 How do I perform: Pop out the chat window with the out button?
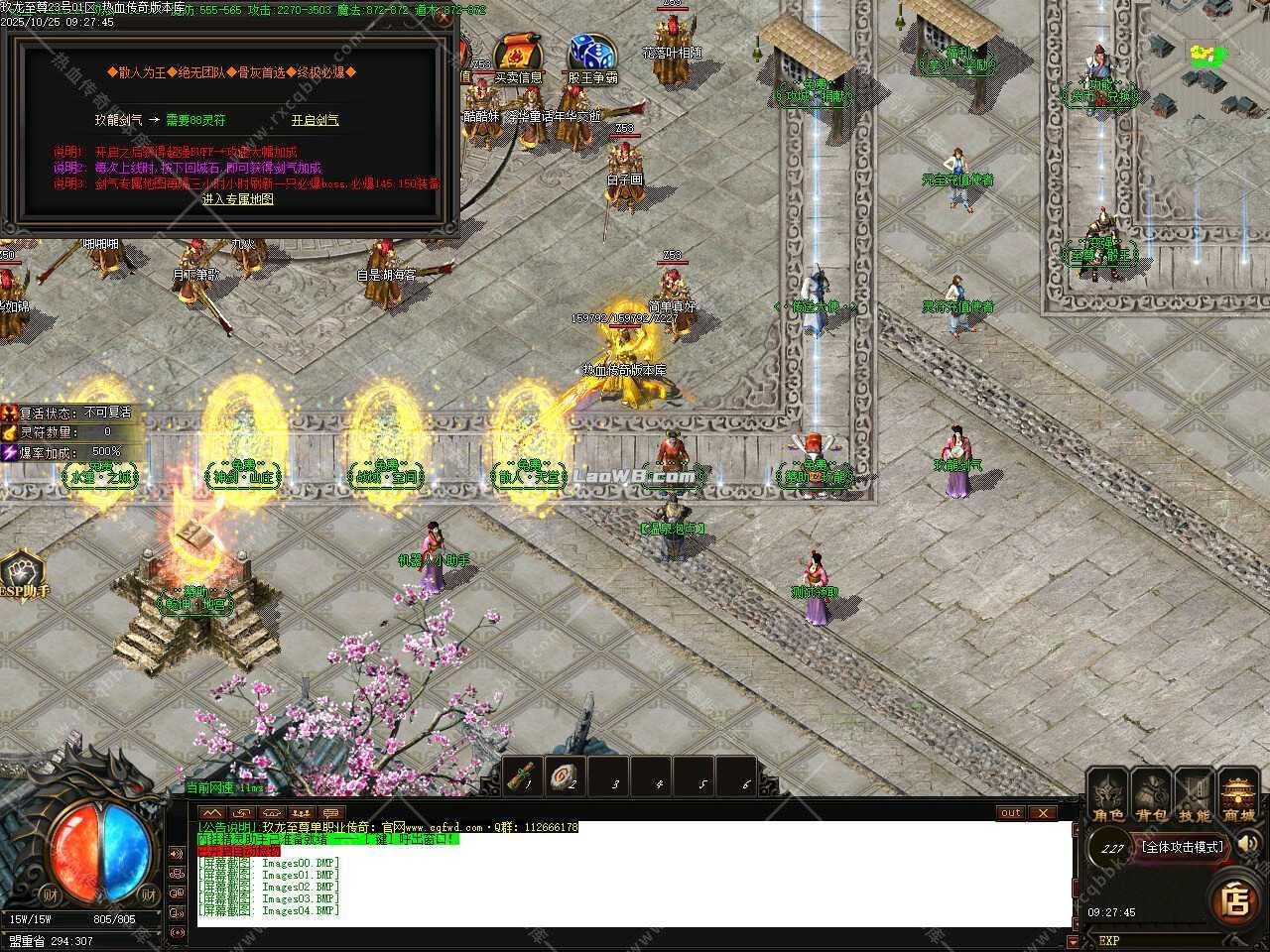tap(1009, 813)
